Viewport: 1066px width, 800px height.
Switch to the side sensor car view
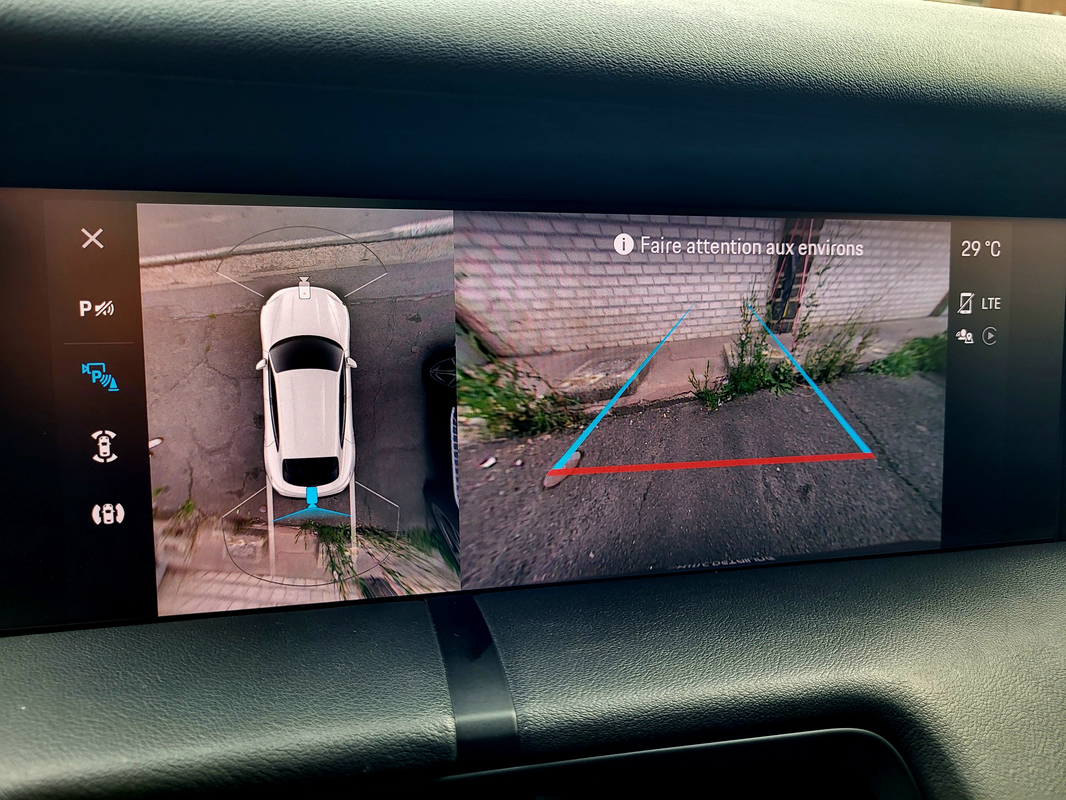(x=107, y=514)
